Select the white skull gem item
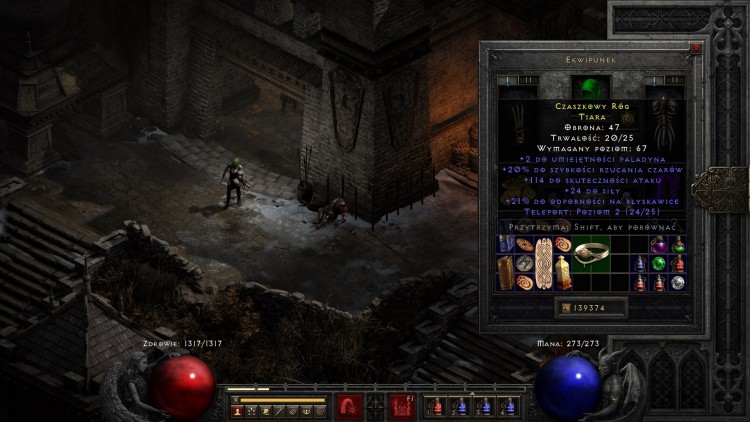750x422 pixels. (678, 283)
